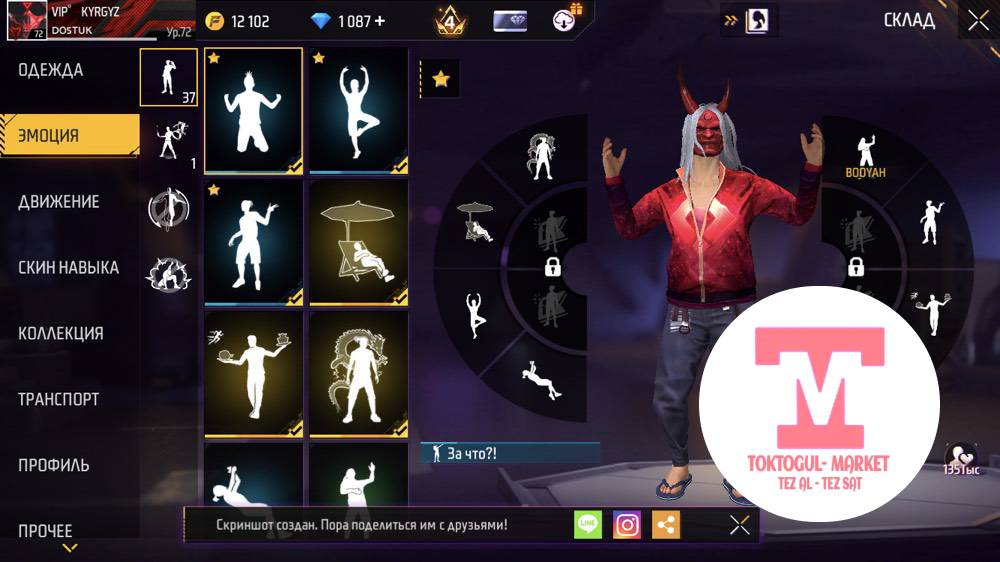The width and height of the screenshot is (1000, 562).
Task: Open the player profile avatar
Action: (x=27, y=20)
